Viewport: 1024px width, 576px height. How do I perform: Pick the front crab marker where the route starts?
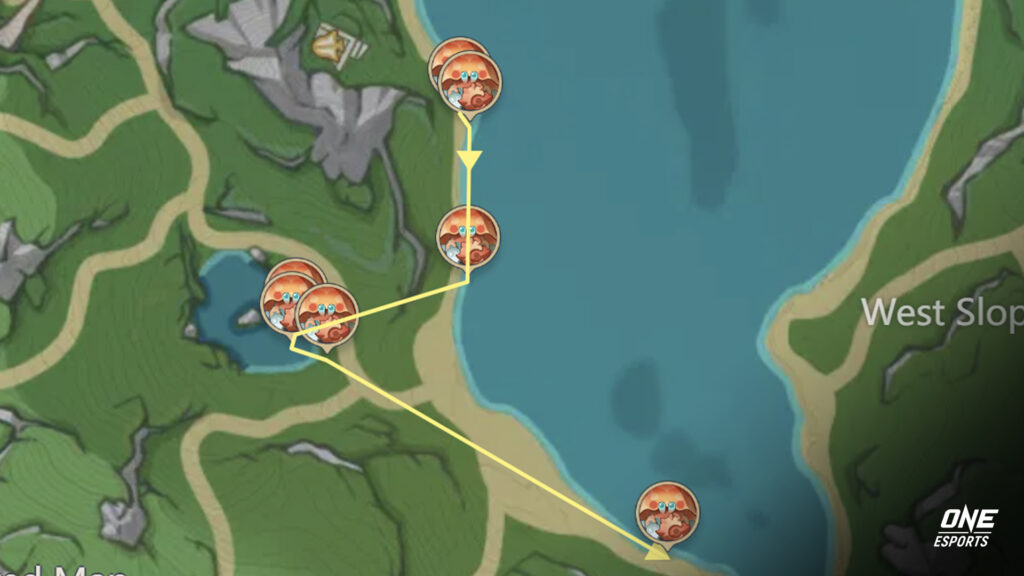coord(470,83)
